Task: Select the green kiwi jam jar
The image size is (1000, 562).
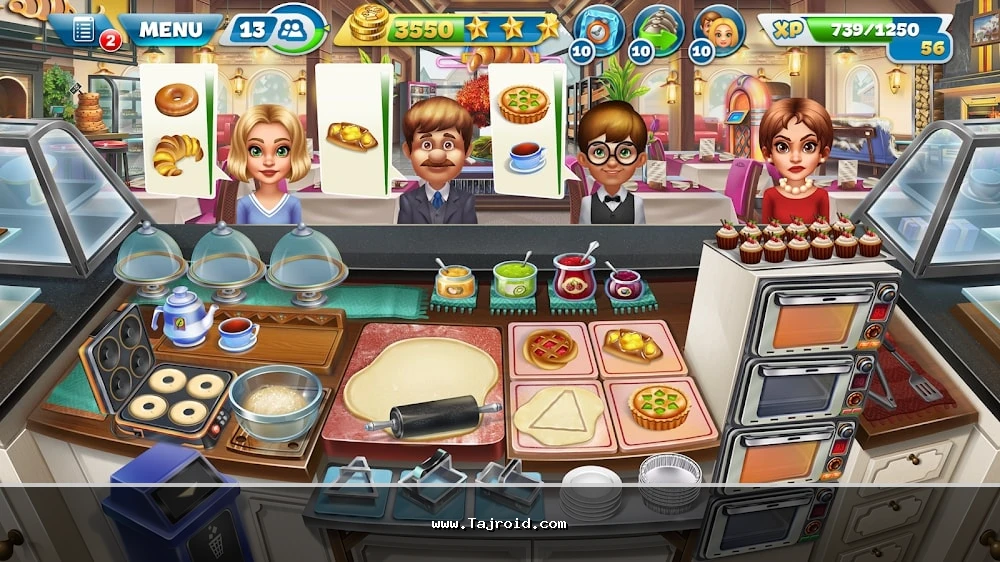Action: coord(515,279)
